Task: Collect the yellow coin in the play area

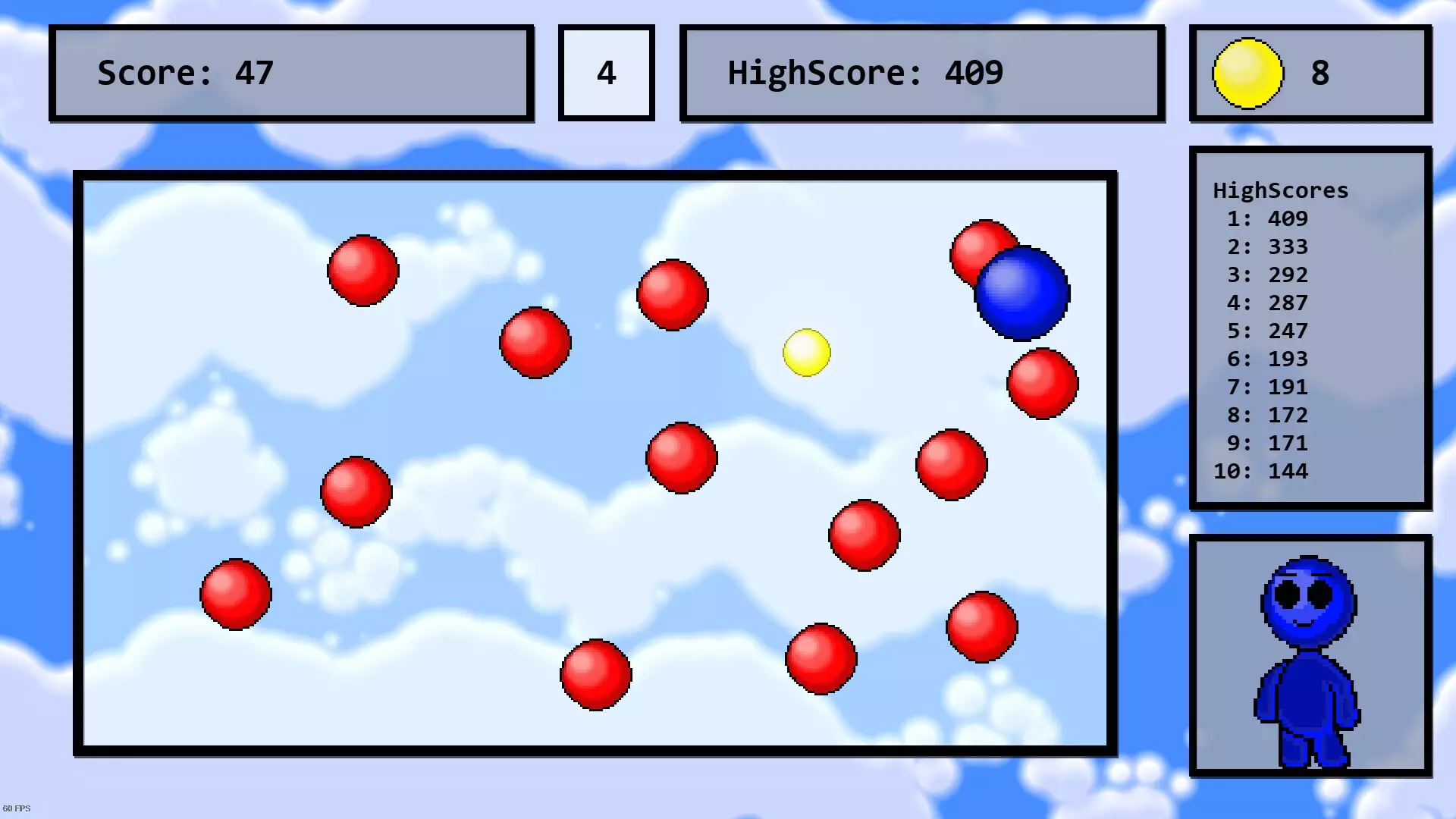Action: tap(806, 351)
